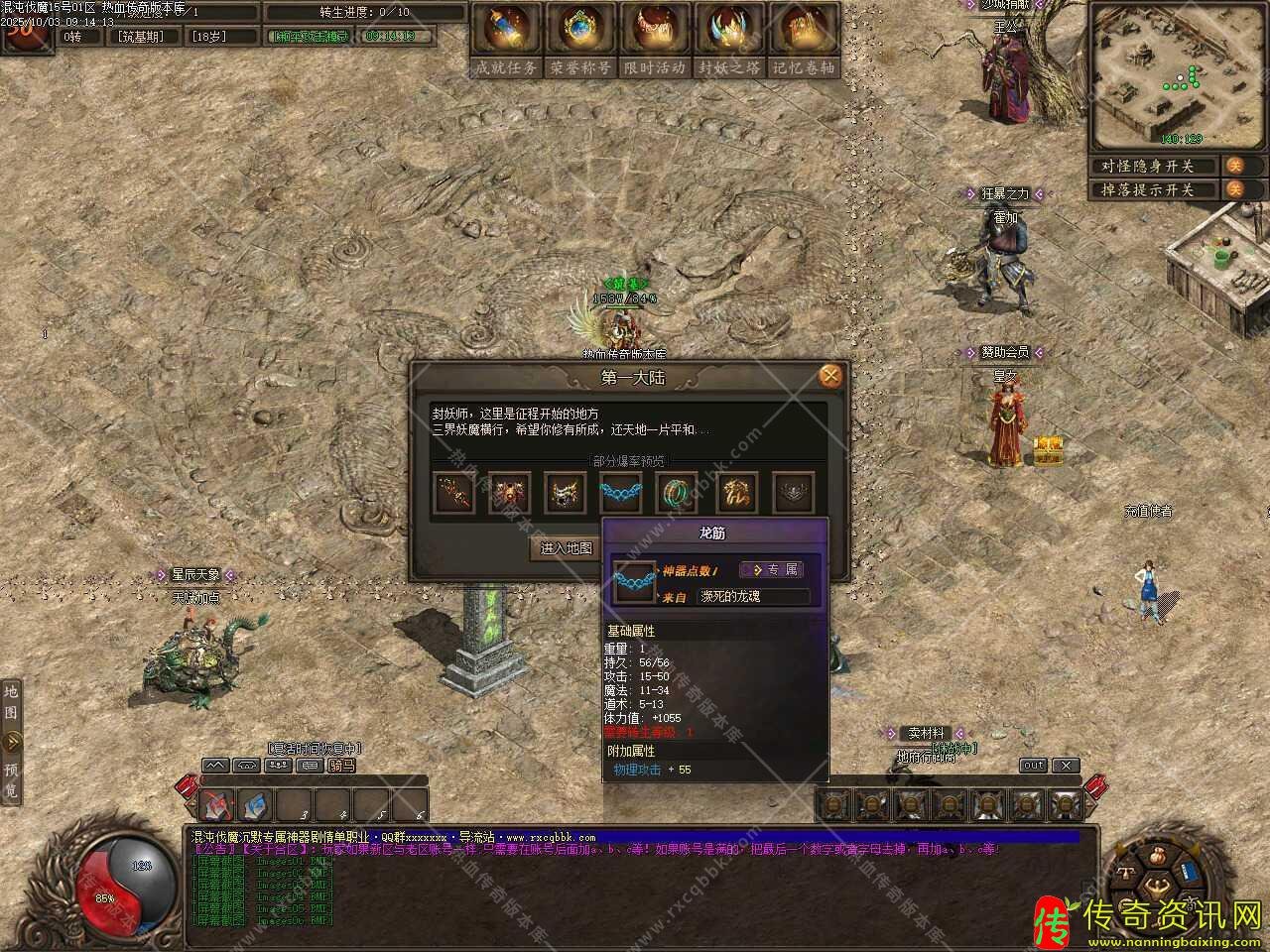Viewport: 1270px width, 952px height.
Task: Select the green jade ring drop preview
Action: tap(677, 493)
